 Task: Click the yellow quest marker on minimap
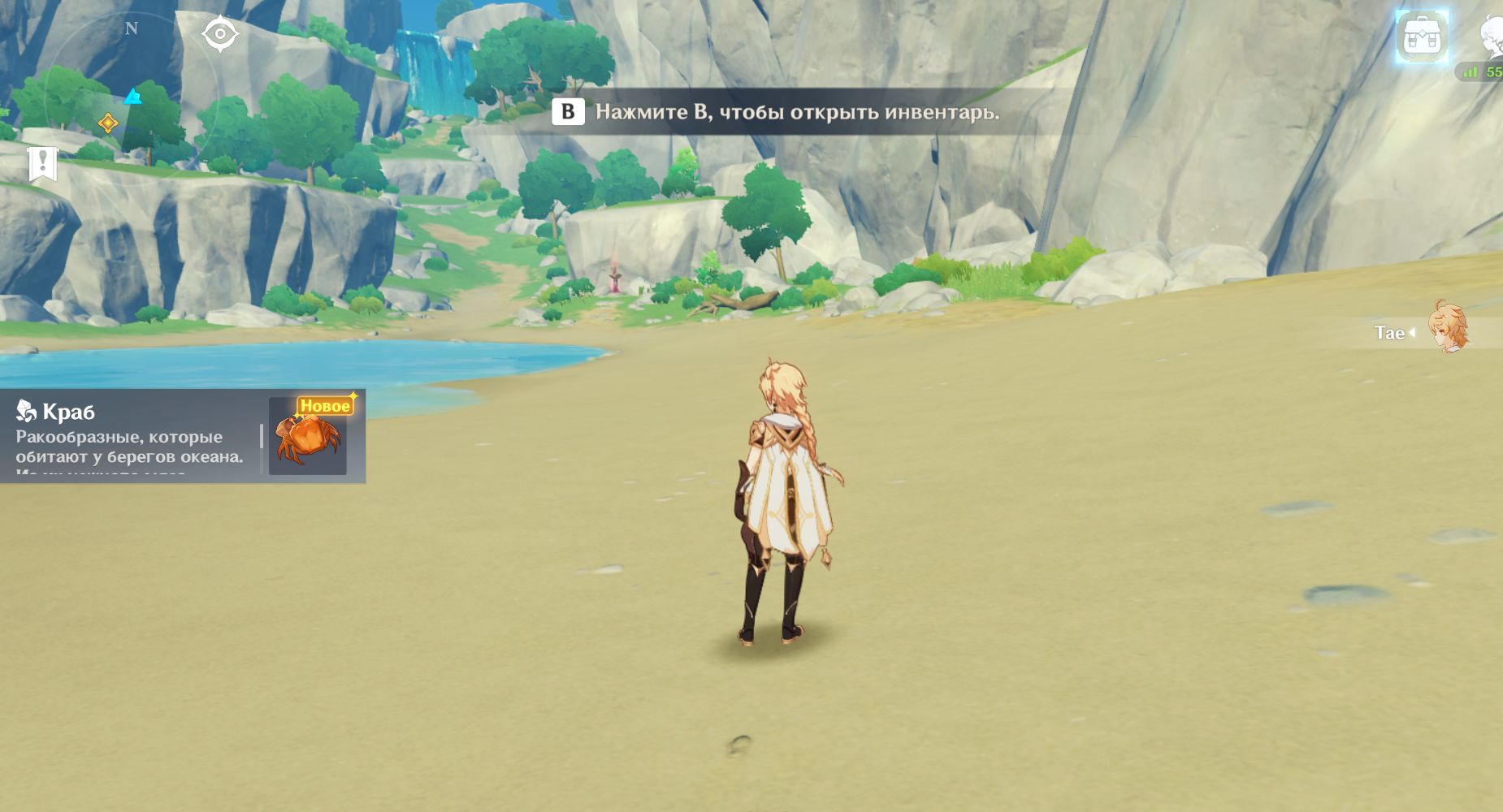[108, 123]
